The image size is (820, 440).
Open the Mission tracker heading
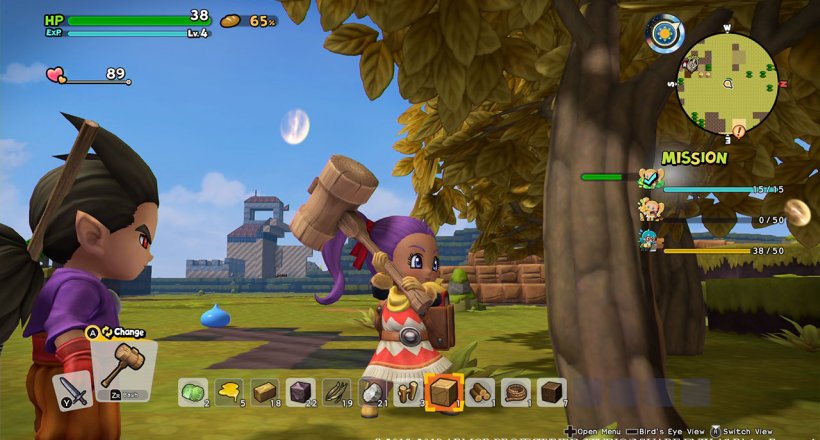693,158
